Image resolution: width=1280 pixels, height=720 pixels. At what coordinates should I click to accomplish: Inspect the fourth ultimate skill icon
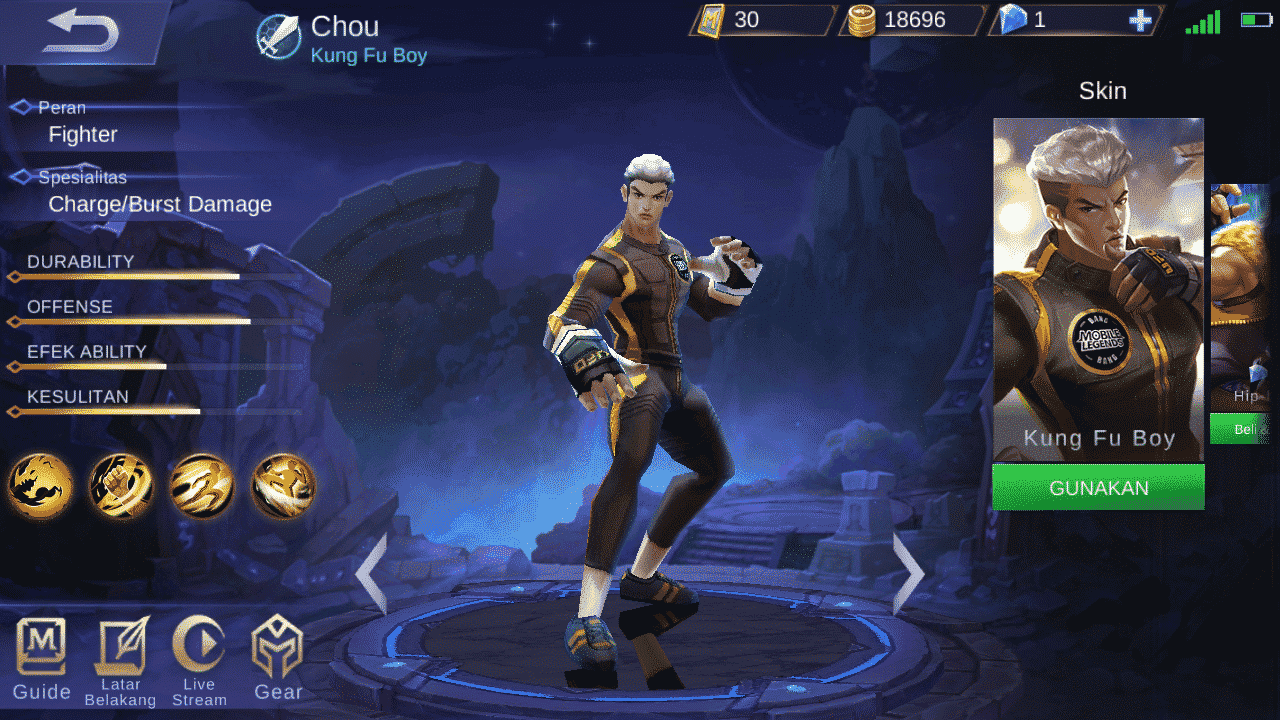pyautogui.click(x=284, y=486)
